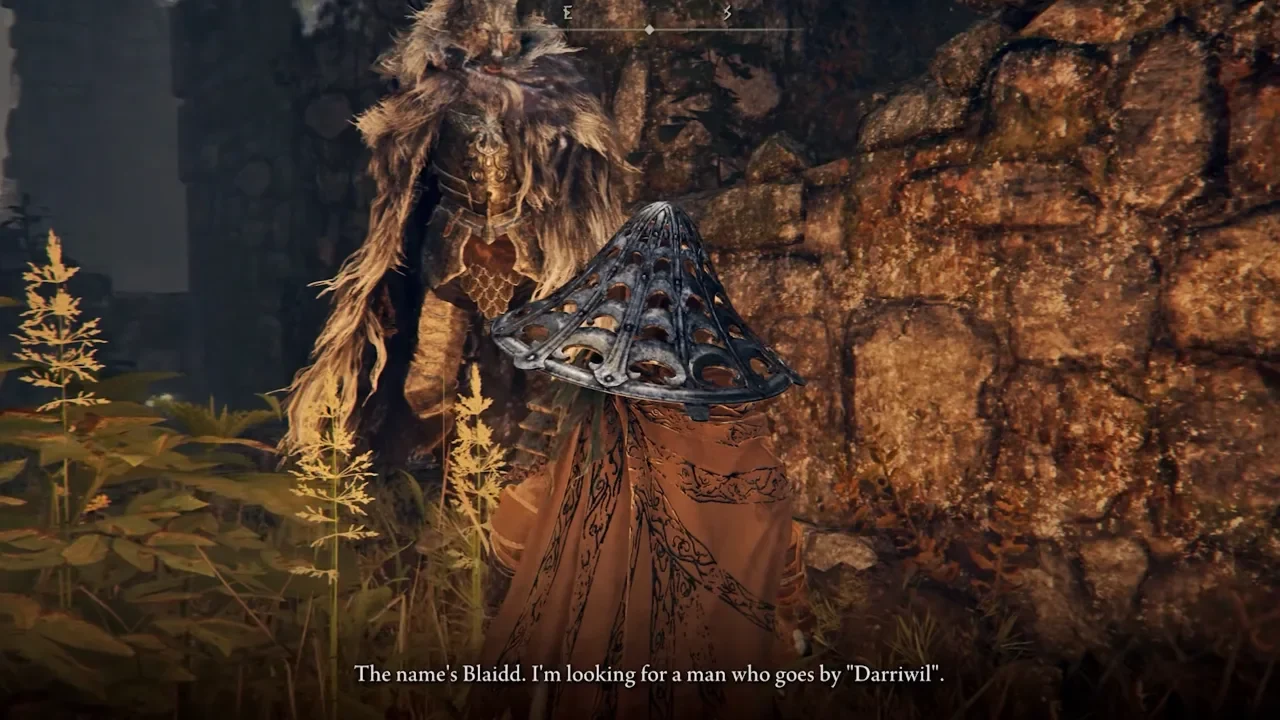Click the left tick mark on the compass line
The image size is (1280, 720).
click(568, 29)
